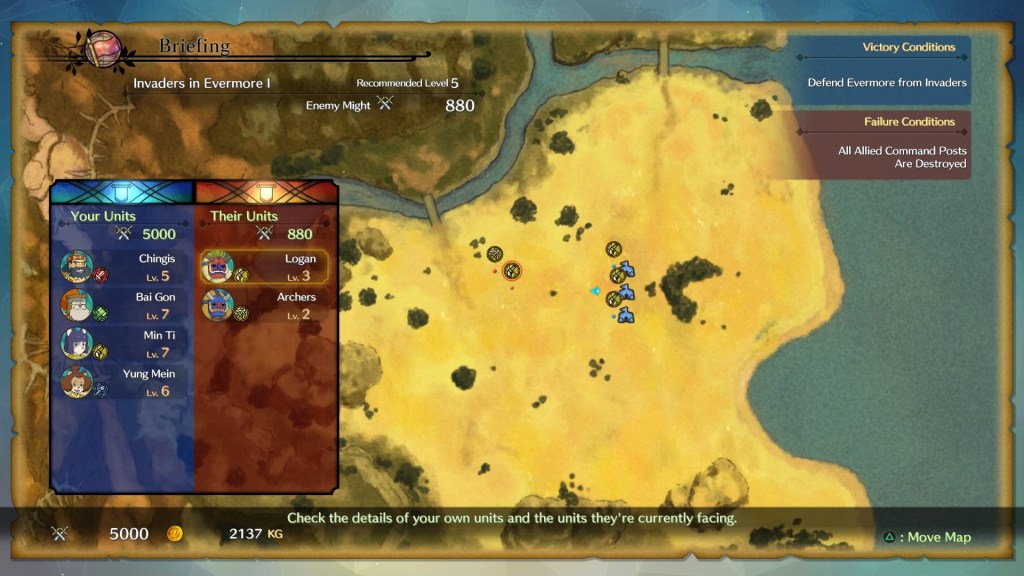Choose the enemy Archers unit row
The height and width of the screenshot is (576, 1024).
click(264, 305)
